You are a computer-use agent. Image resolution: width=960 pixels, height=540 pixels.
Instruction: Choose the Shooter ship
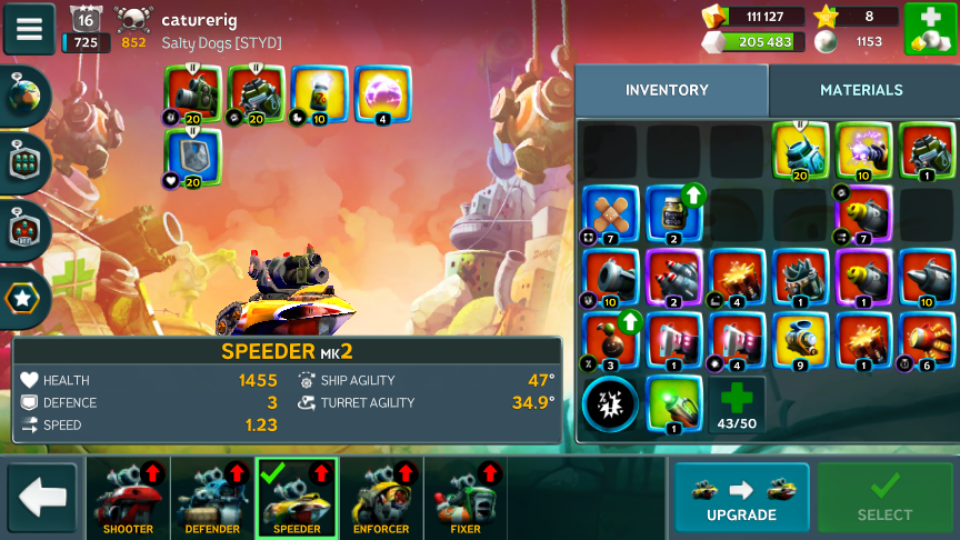[x=128, y=497]
